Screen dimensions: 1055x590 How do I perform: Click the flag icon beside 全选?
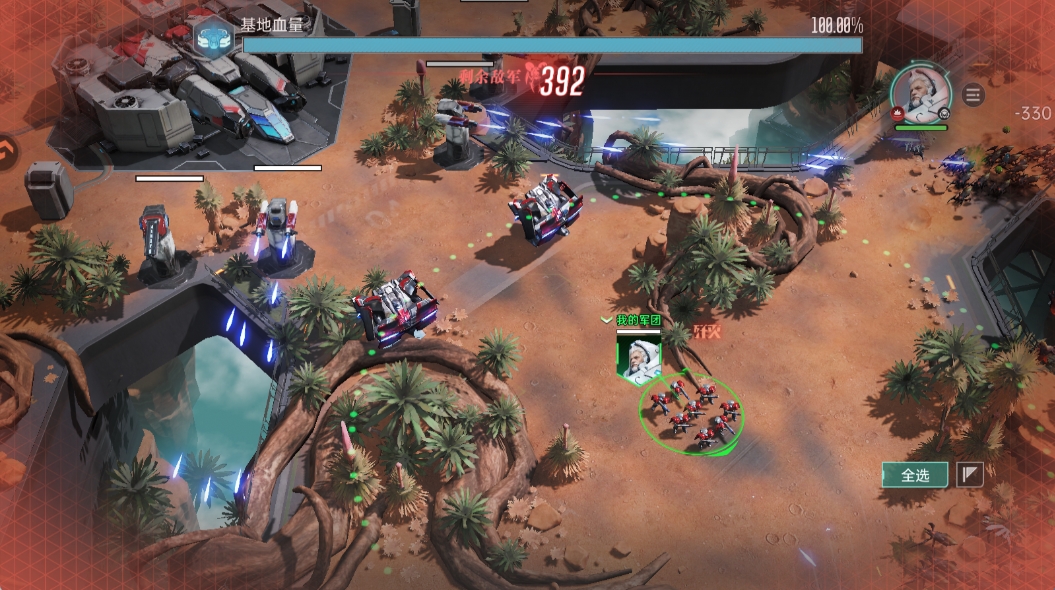pos(970,475)
